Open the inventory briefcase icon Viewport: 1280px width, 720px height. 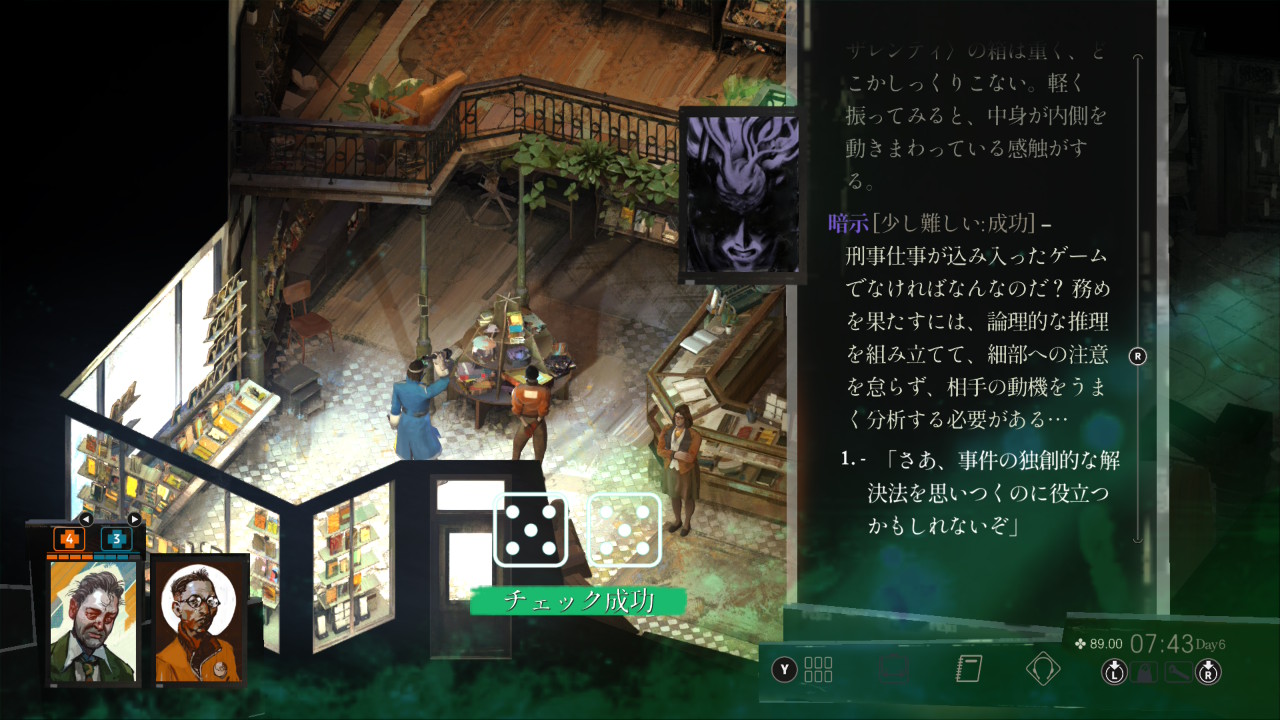point(892,668)
